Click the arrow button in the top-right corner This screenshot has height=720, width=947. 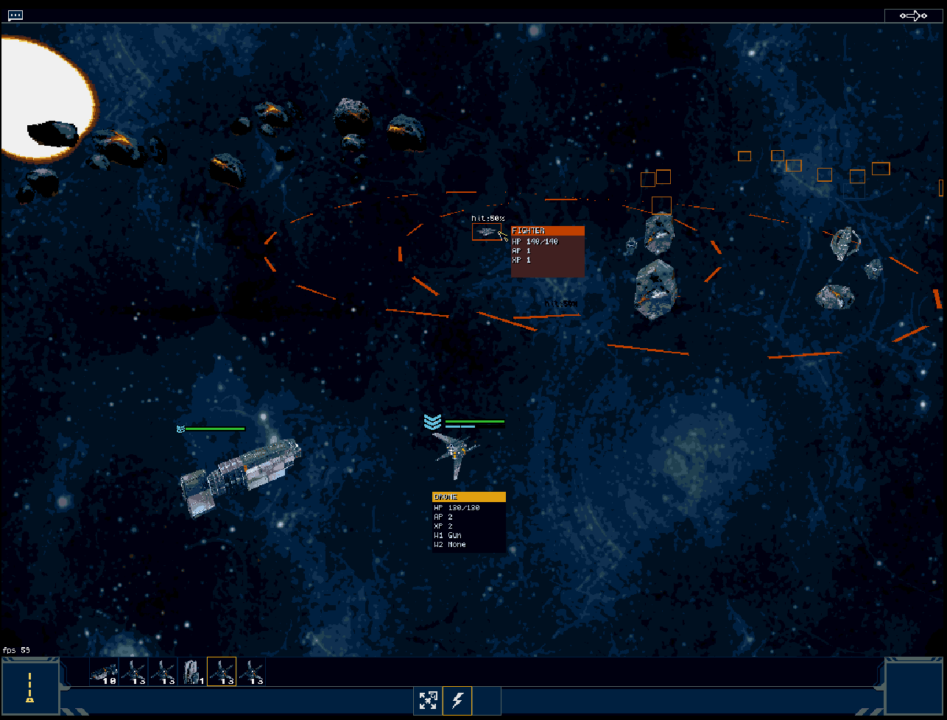pos(912,15)
